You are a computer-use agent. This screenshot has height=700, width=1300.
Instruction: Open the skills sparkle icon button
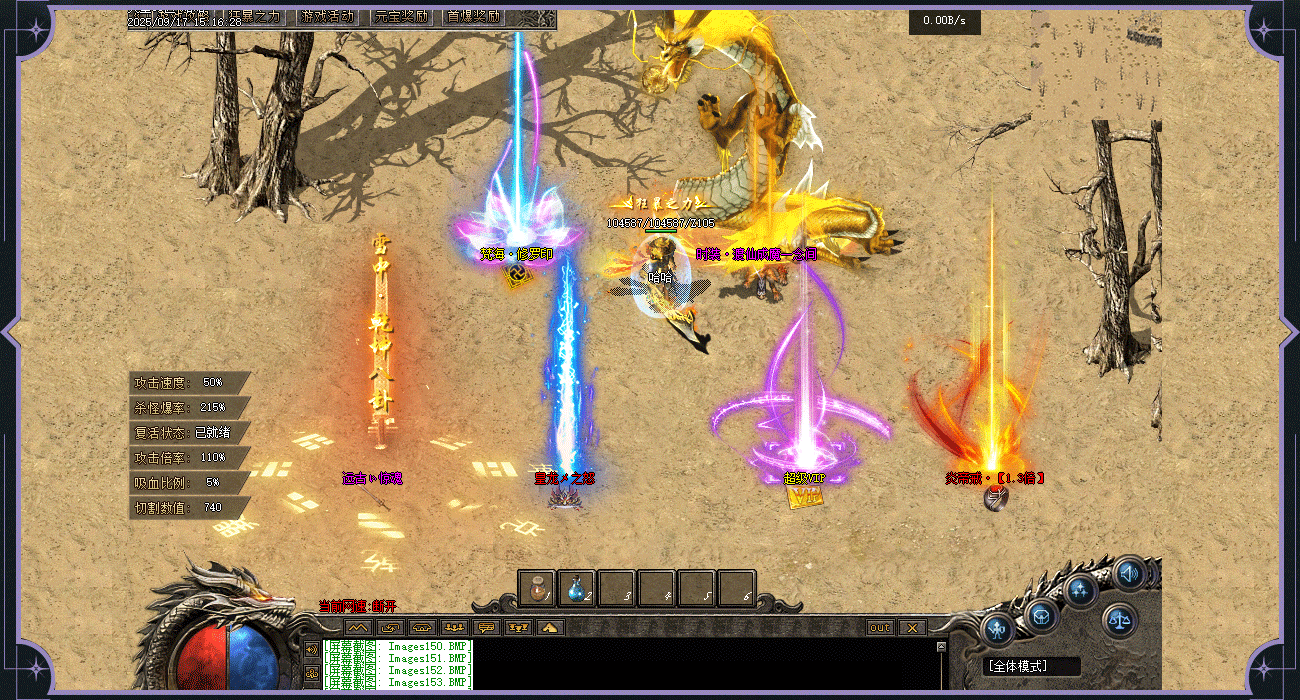click(x=1081, y=590)
